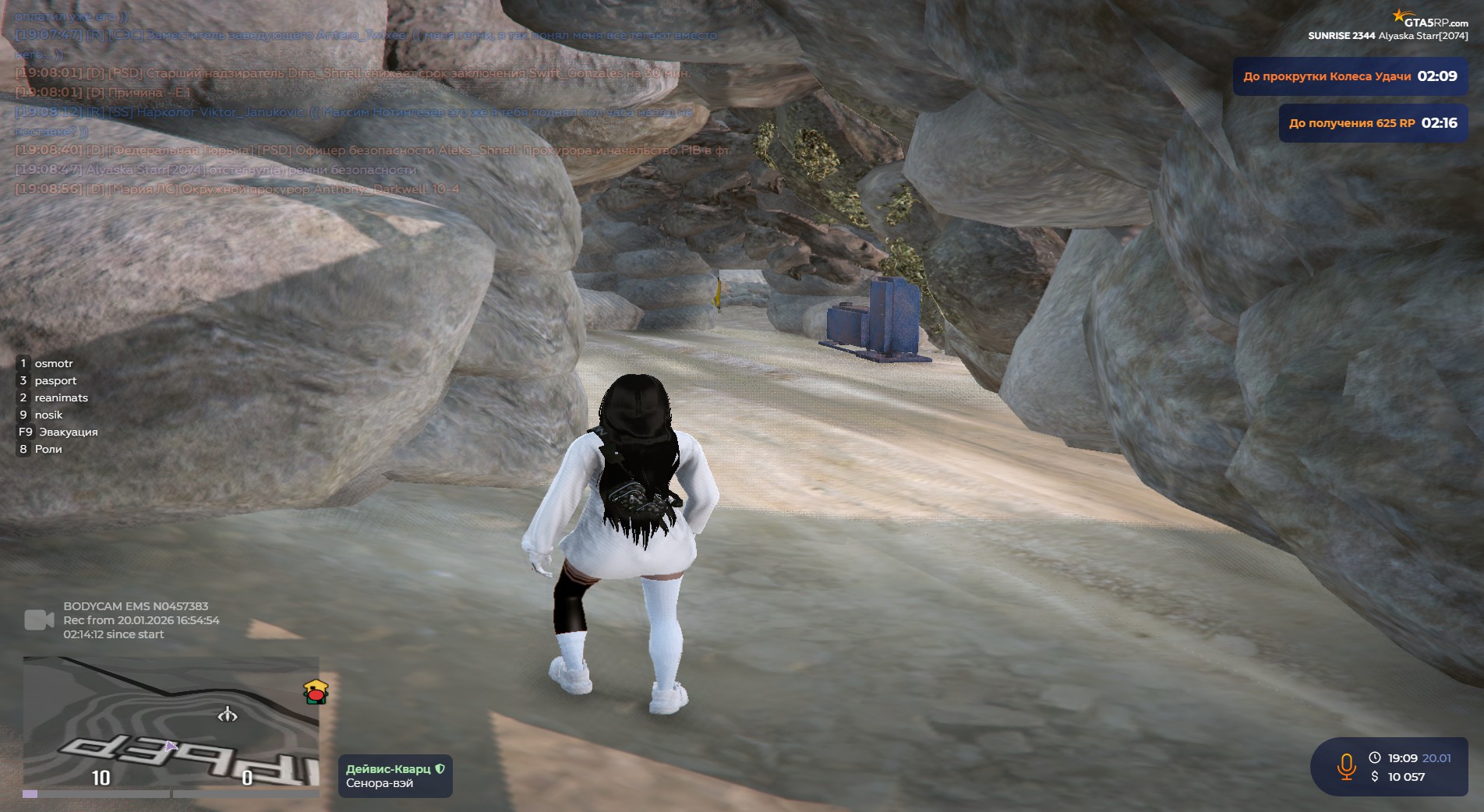Open the Wheel of Fortune countdown panel

click(x=1349, y=76)
